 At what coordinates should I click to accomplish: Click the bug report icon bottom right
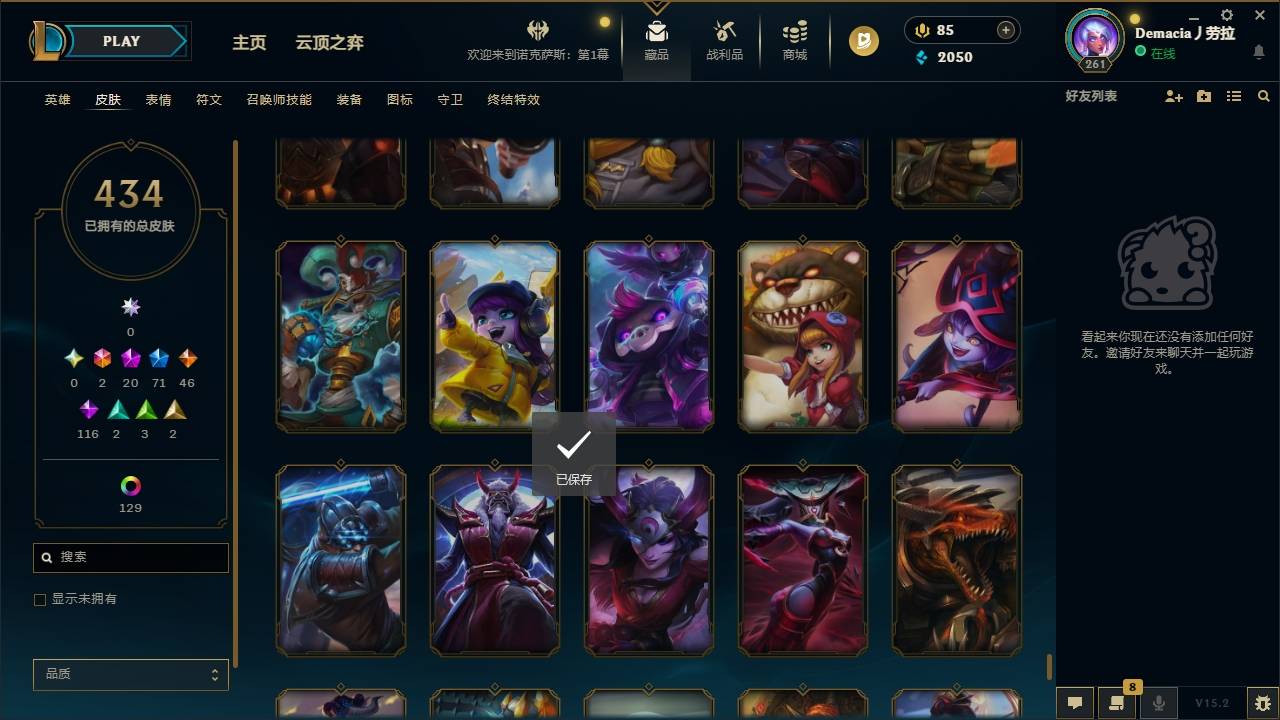pos(1255,702)
